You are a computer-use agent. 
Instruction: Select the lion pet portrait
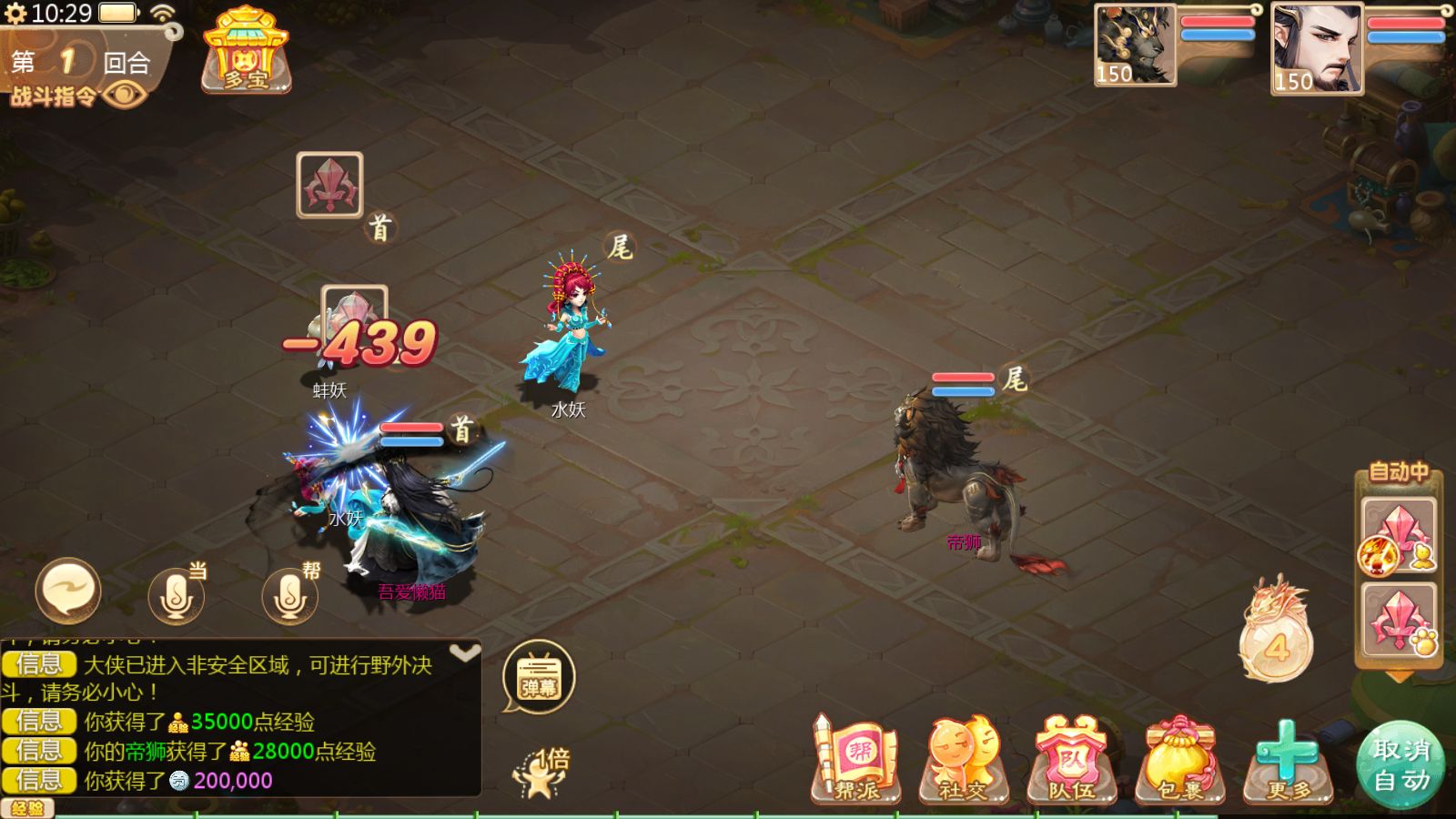coord(1135,45)
